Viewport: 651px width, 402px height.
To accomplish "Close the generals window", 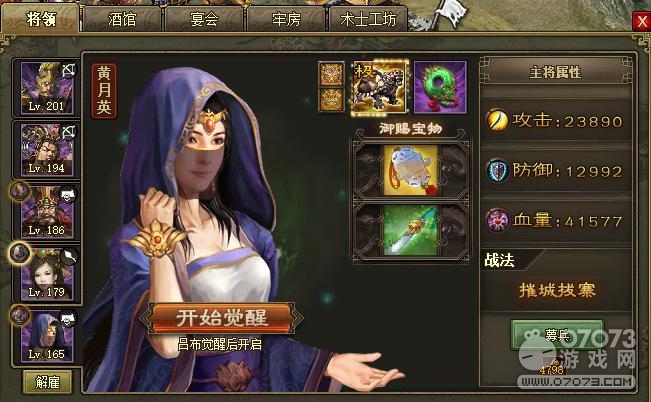I will point(640,20).
